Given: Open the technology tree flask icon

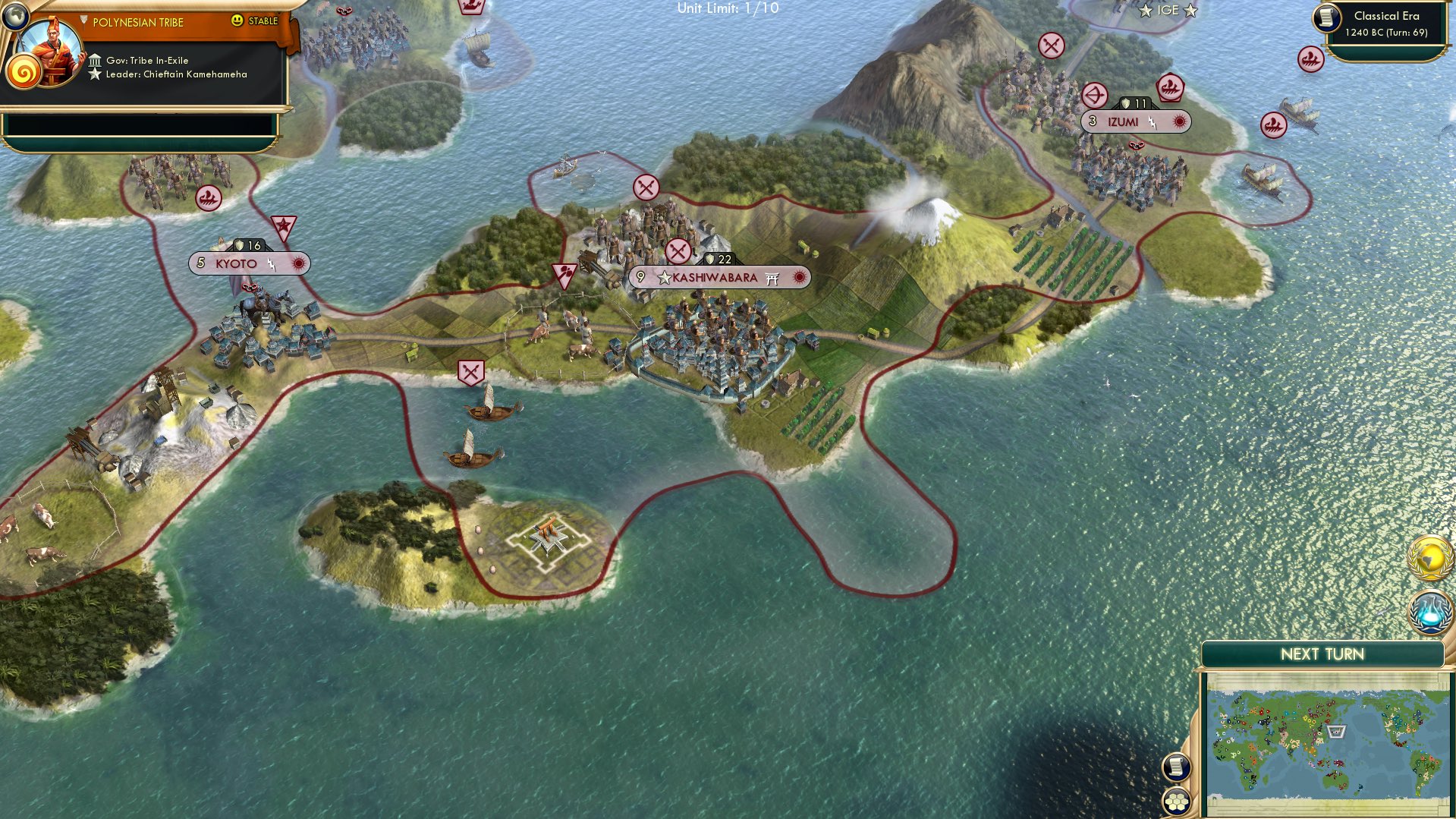Looking at the screenshot, I should coord(1430,612).
